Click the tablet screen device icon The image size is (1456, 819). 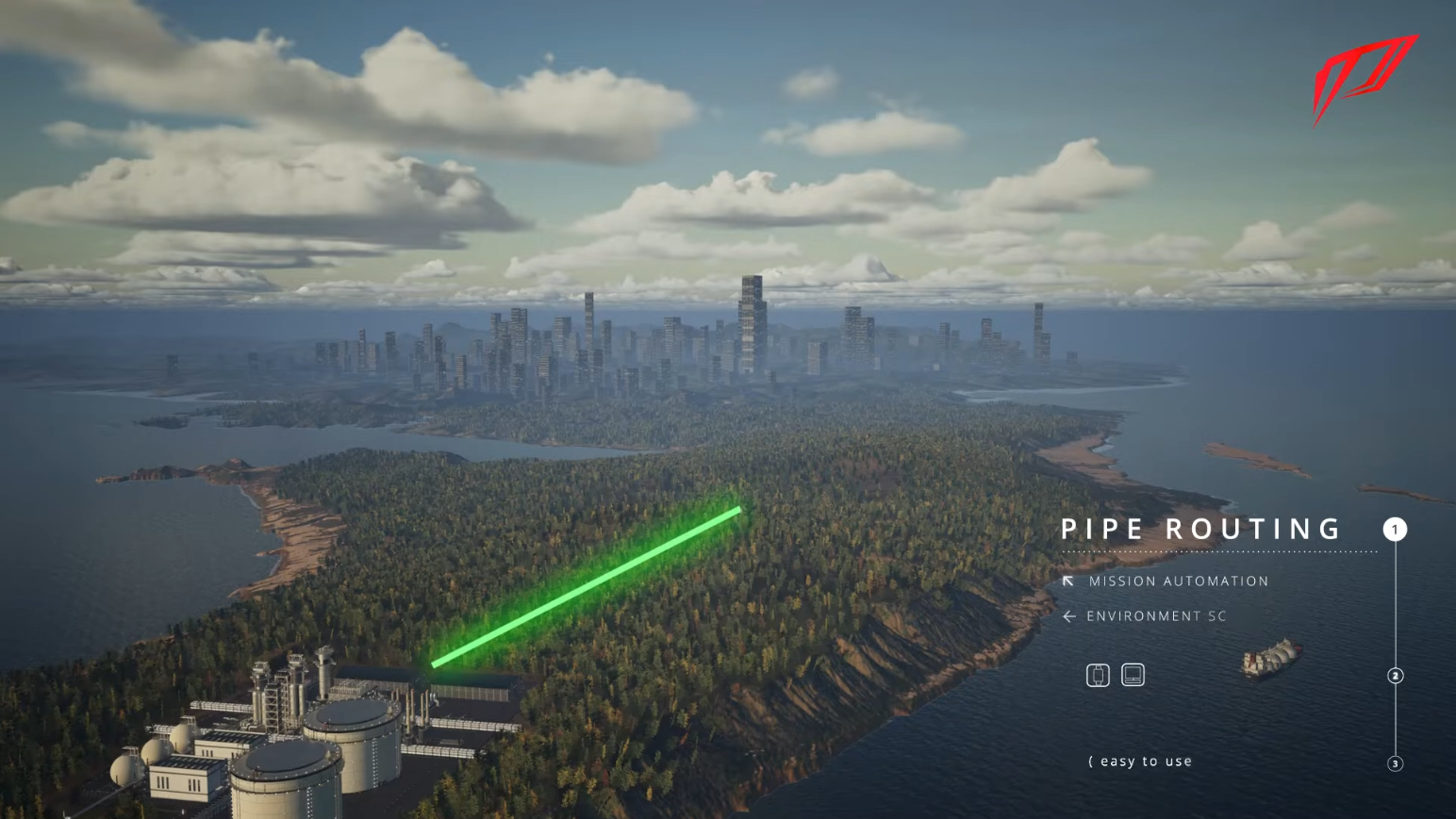[x=1133, y=675]
